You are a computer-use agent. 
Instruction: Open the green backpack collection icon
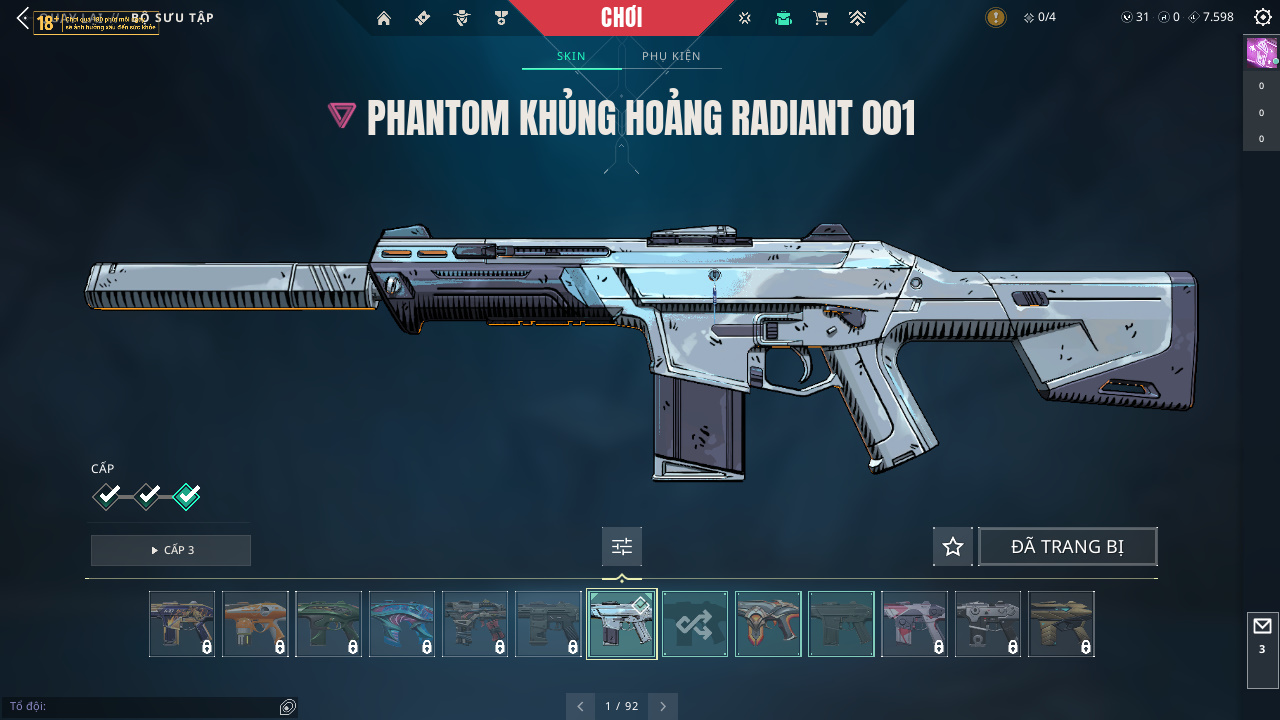tap(783, 18)
